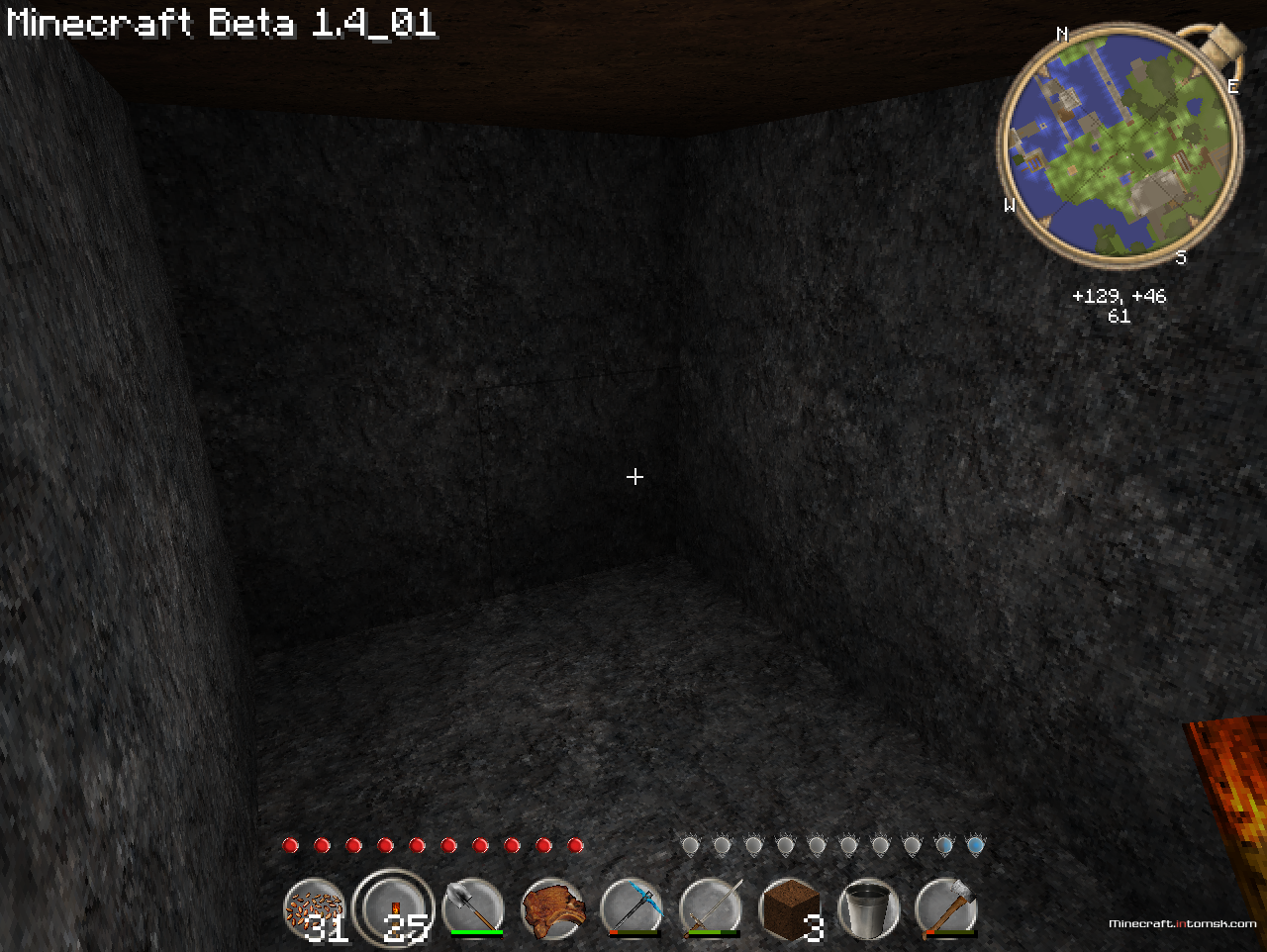Choose the shovel in the hotbar
The height and width of the screenshot is (952, 1267).
(473, 908)
